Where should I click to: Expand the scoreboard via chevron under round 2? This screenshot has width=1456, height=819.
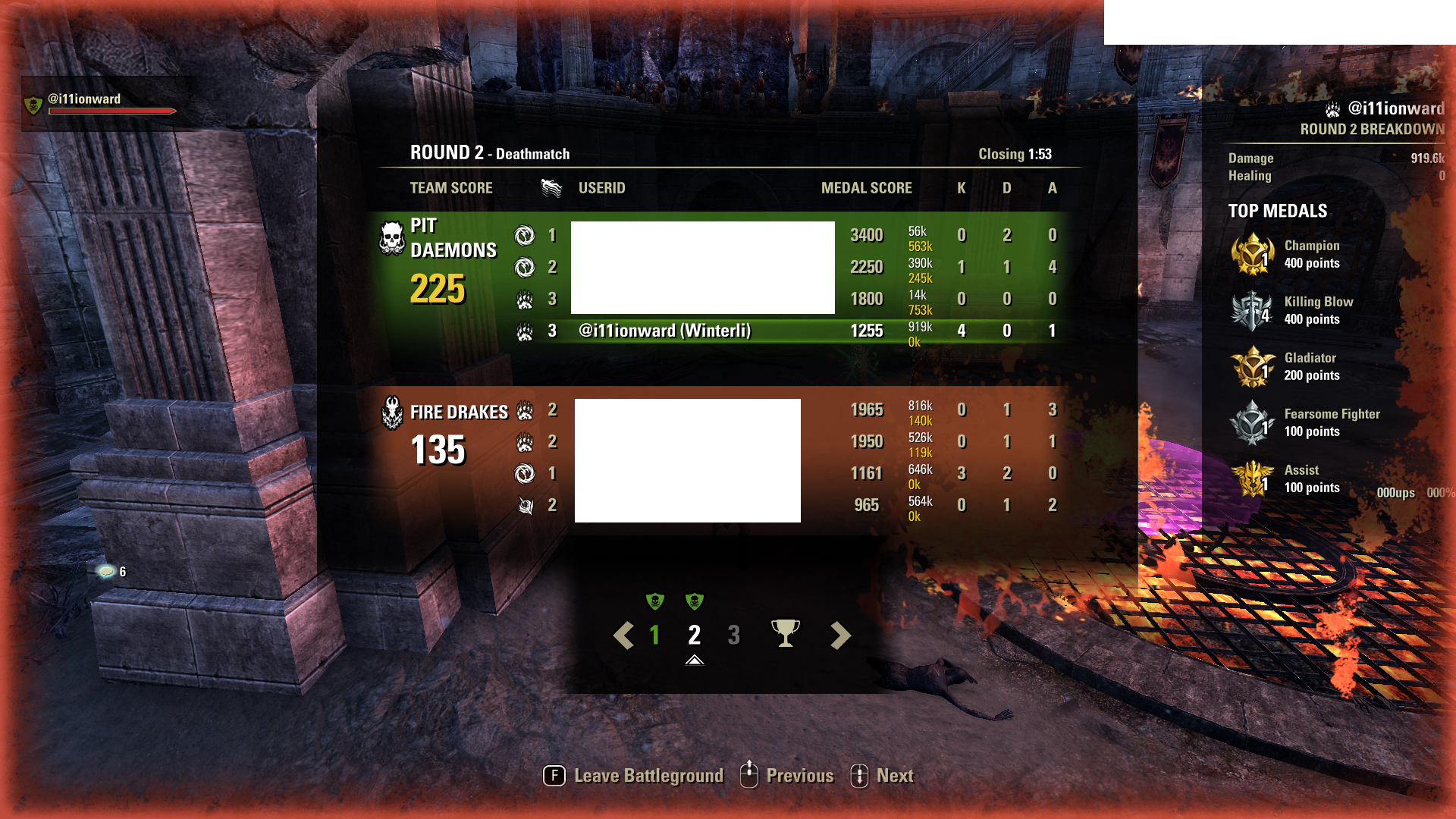pos(695,661)
